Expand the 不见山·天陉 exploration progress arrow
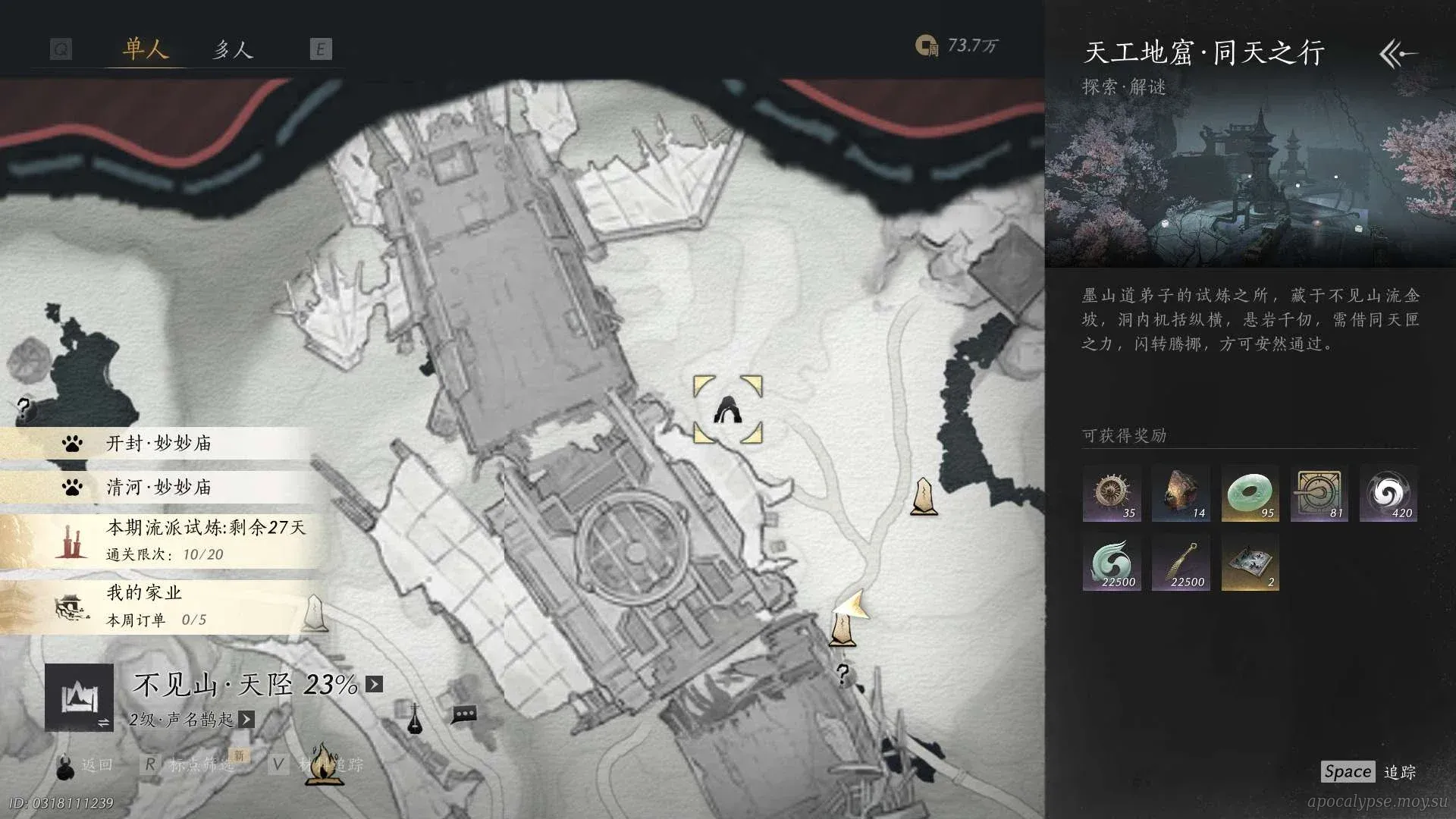This screenshot has width=1456, height=819. click(x=375, y=684)
